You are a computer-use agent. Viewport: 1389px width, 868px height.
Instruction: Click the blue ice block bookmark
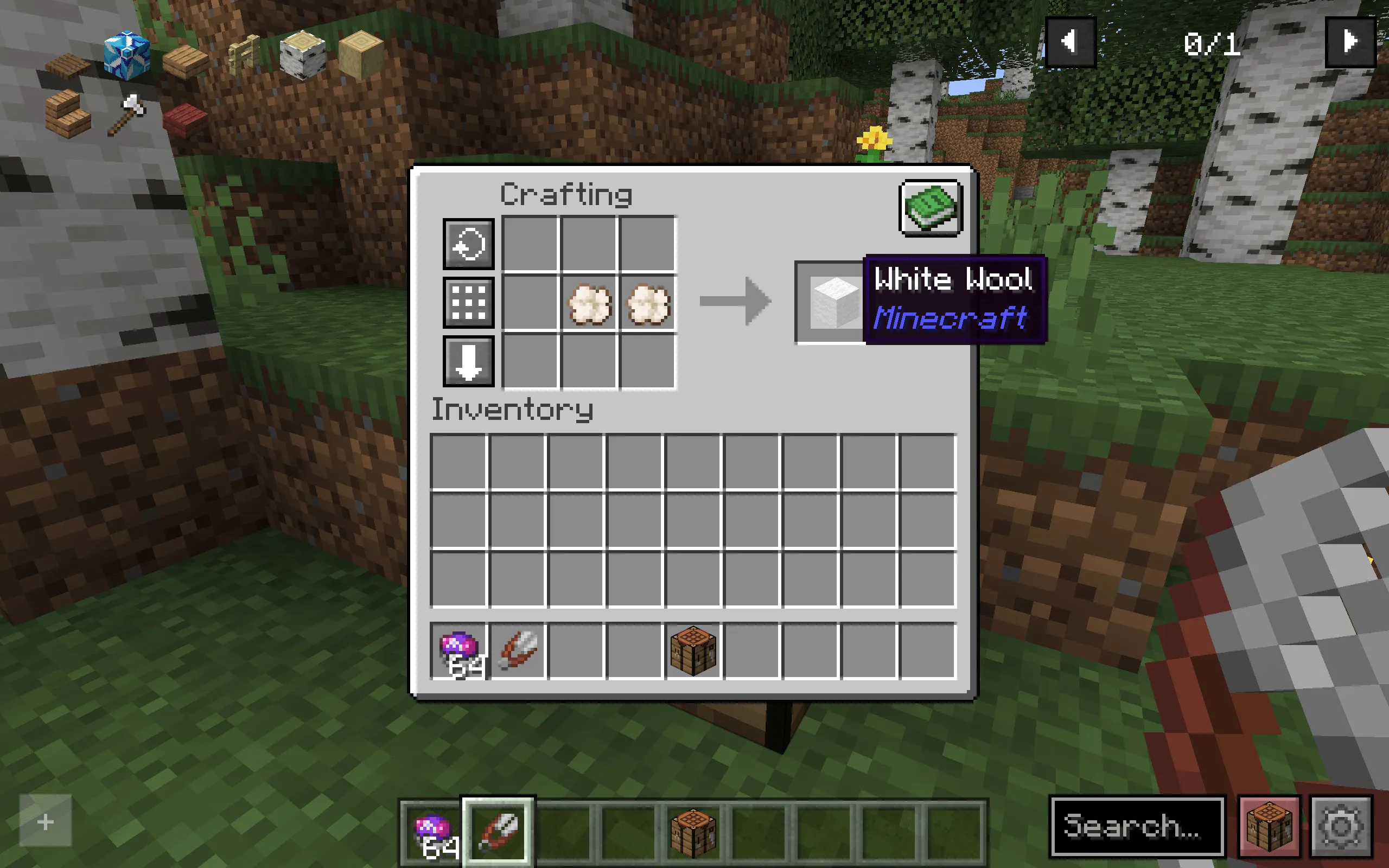tap(126, 55)
